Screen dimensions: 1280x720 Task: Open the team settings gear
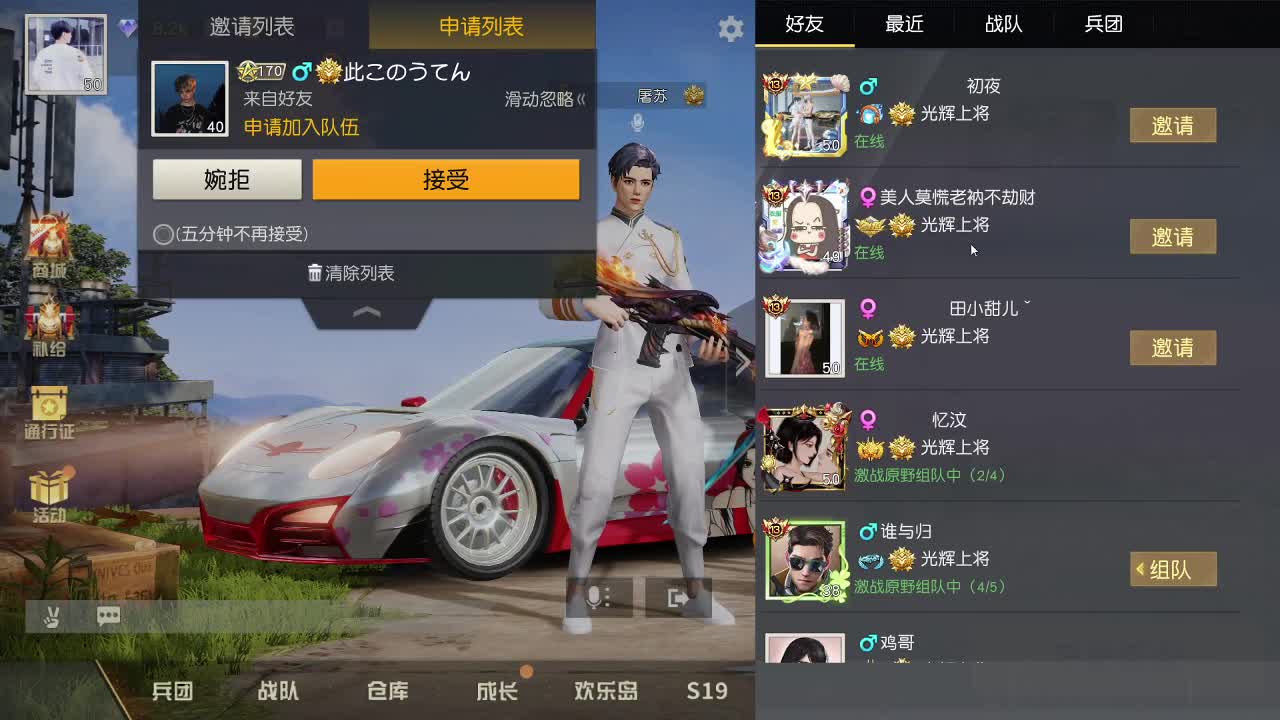[730, 29]
